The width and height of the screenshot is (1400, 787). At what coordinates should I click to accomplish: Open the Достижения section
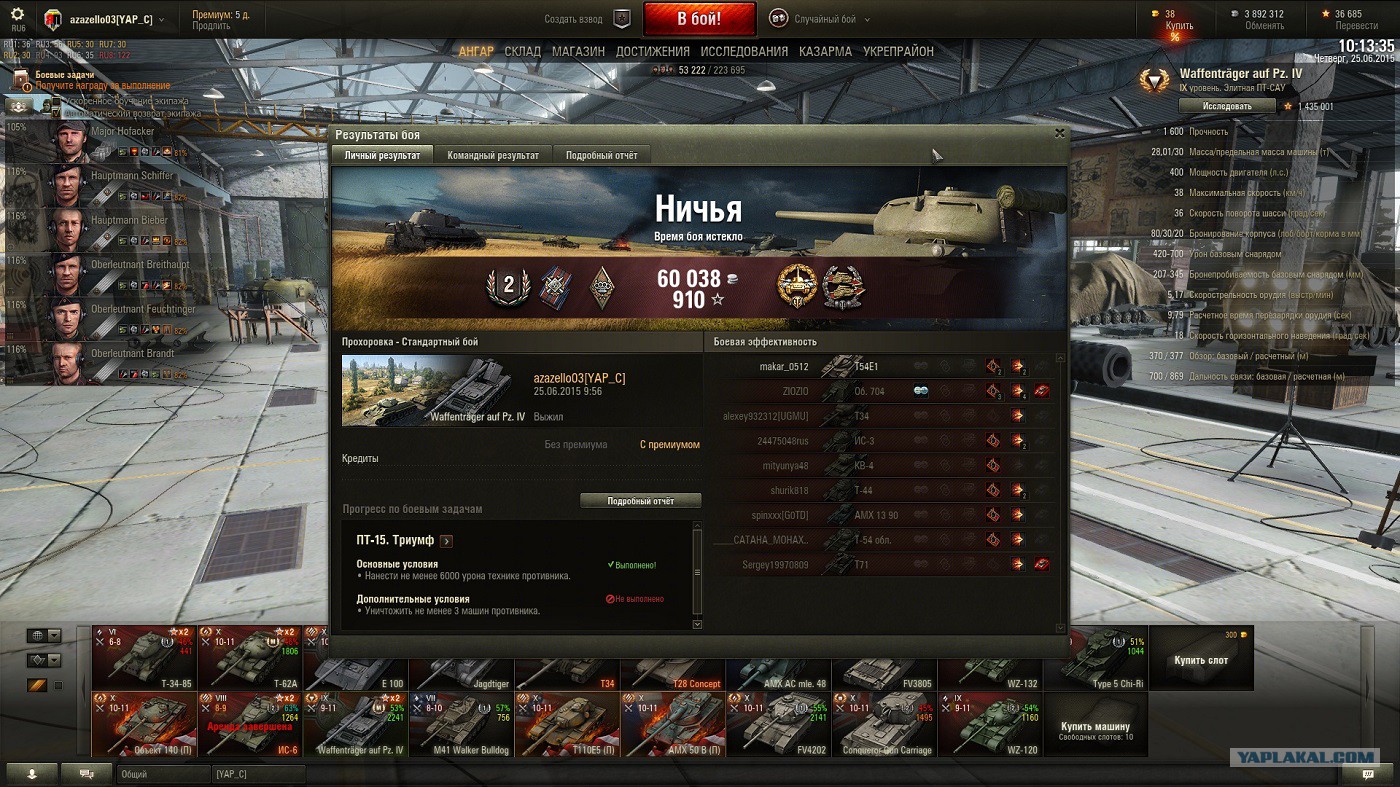(x=652, y=51)
